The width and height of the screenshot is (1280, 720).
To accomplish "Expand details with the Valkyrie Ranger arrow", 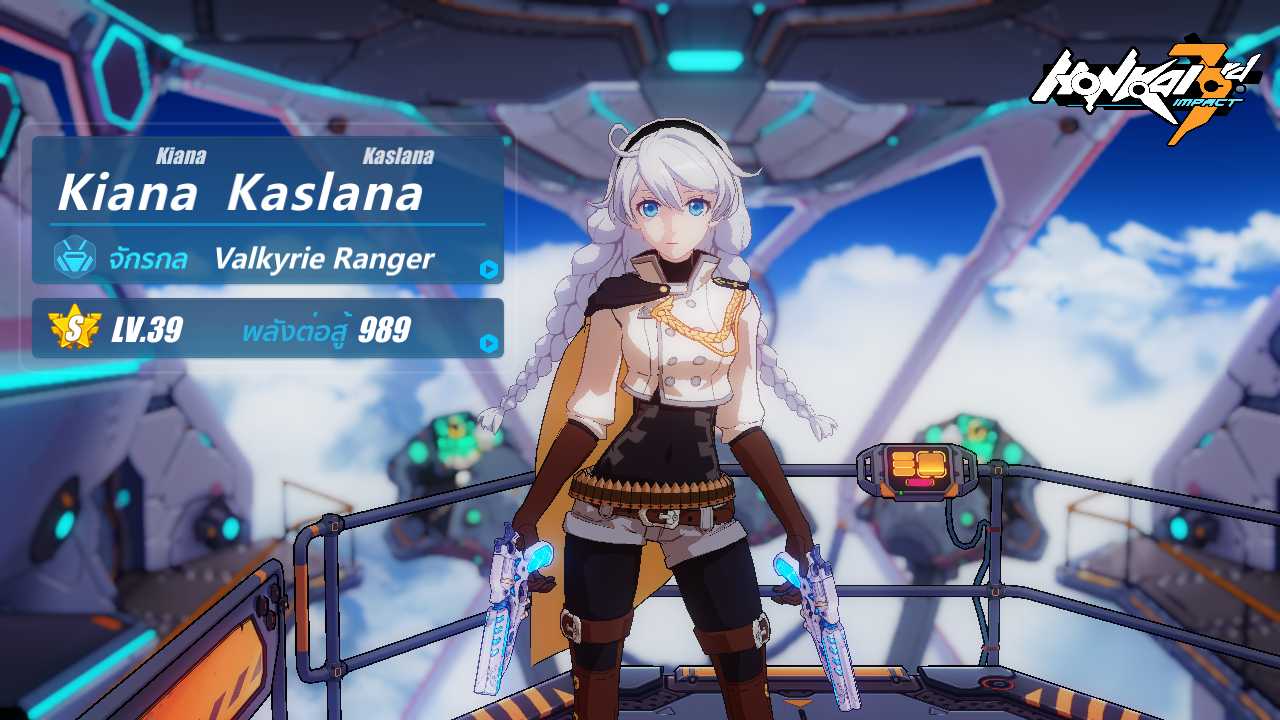I will [488, 269].
